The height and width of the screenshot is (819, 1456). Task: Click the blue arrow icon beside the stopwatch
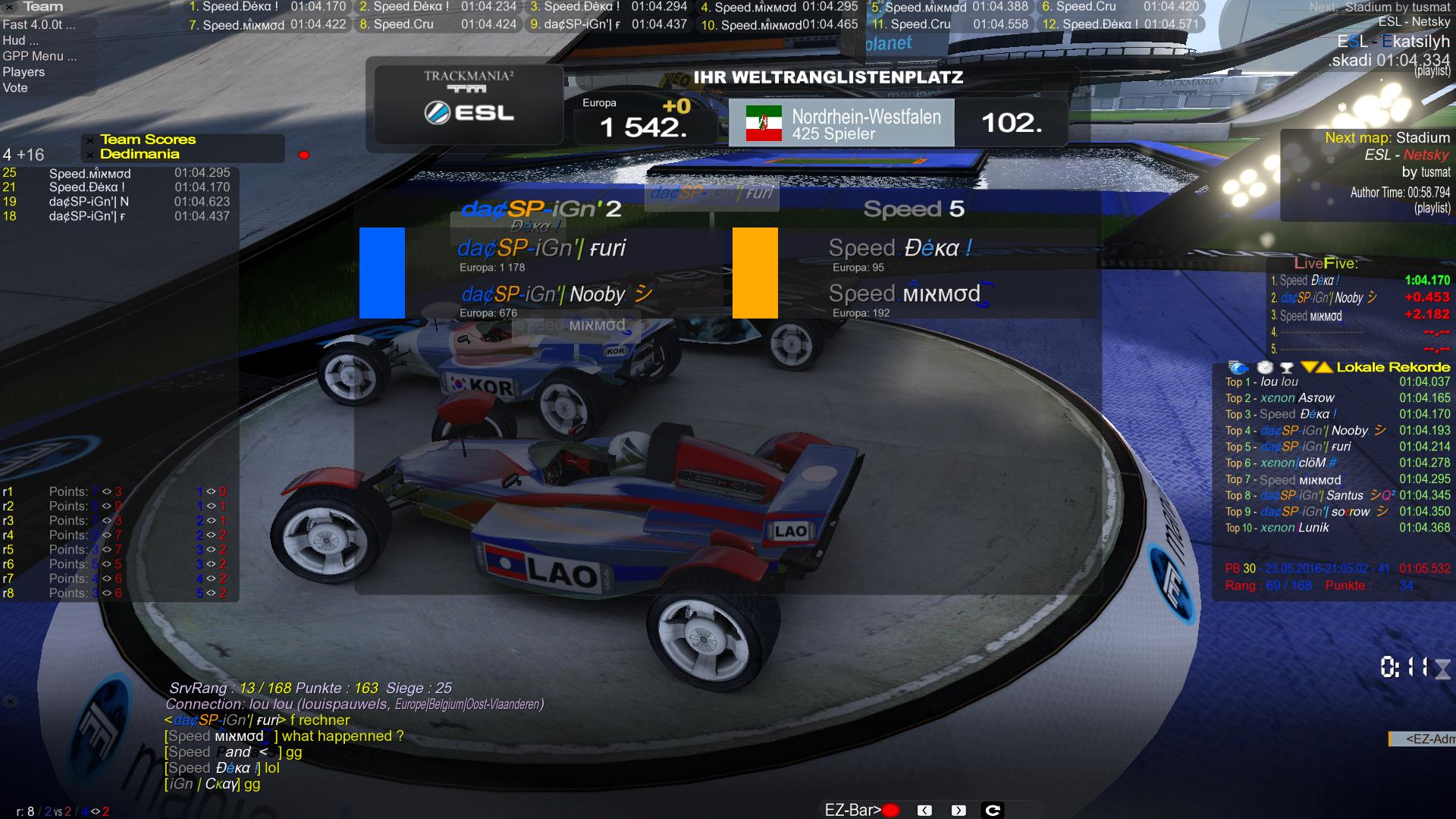[1238, 368]
